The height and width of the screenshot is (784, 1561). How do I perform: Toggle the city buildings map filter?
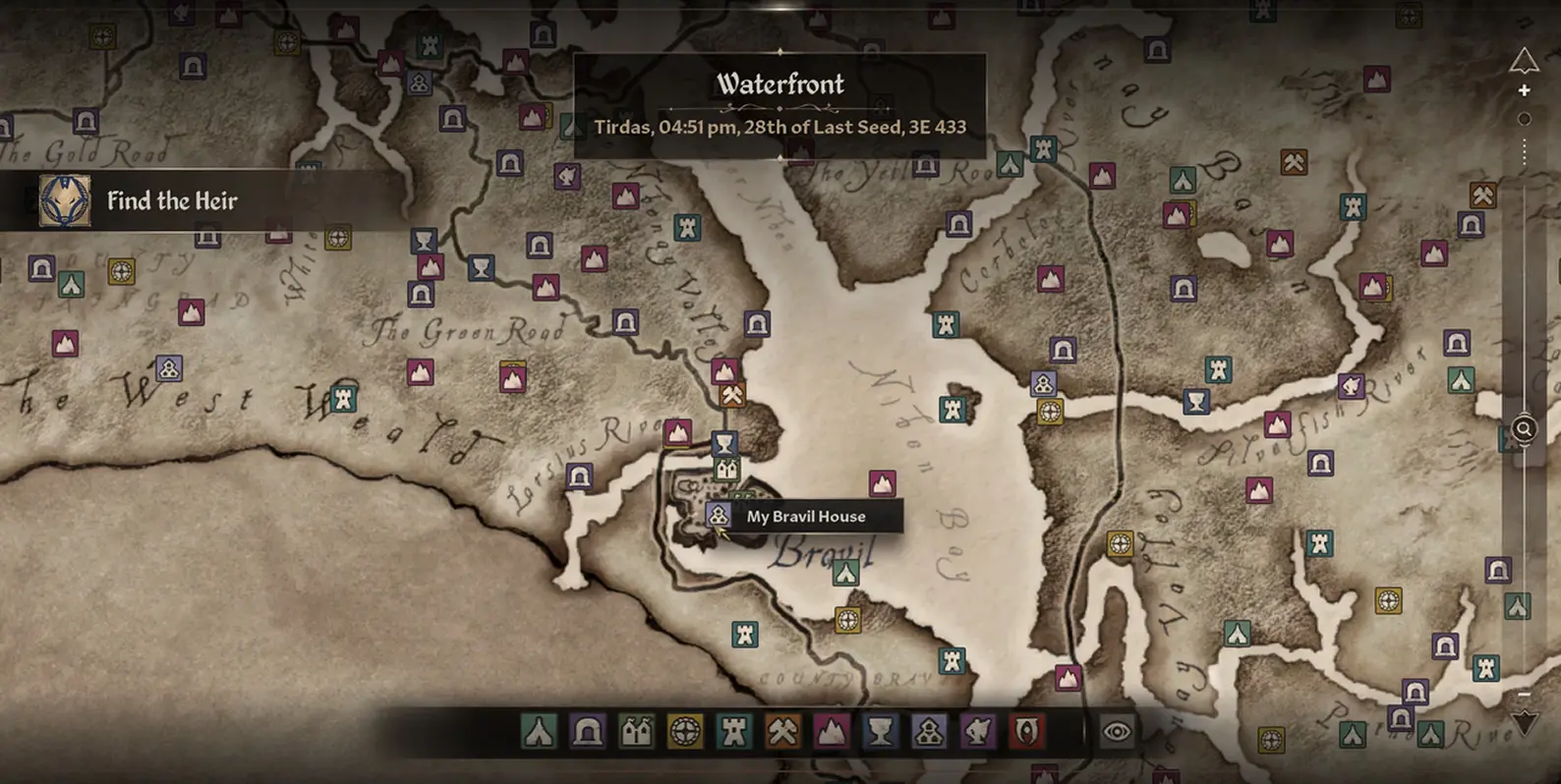[636, 732]
